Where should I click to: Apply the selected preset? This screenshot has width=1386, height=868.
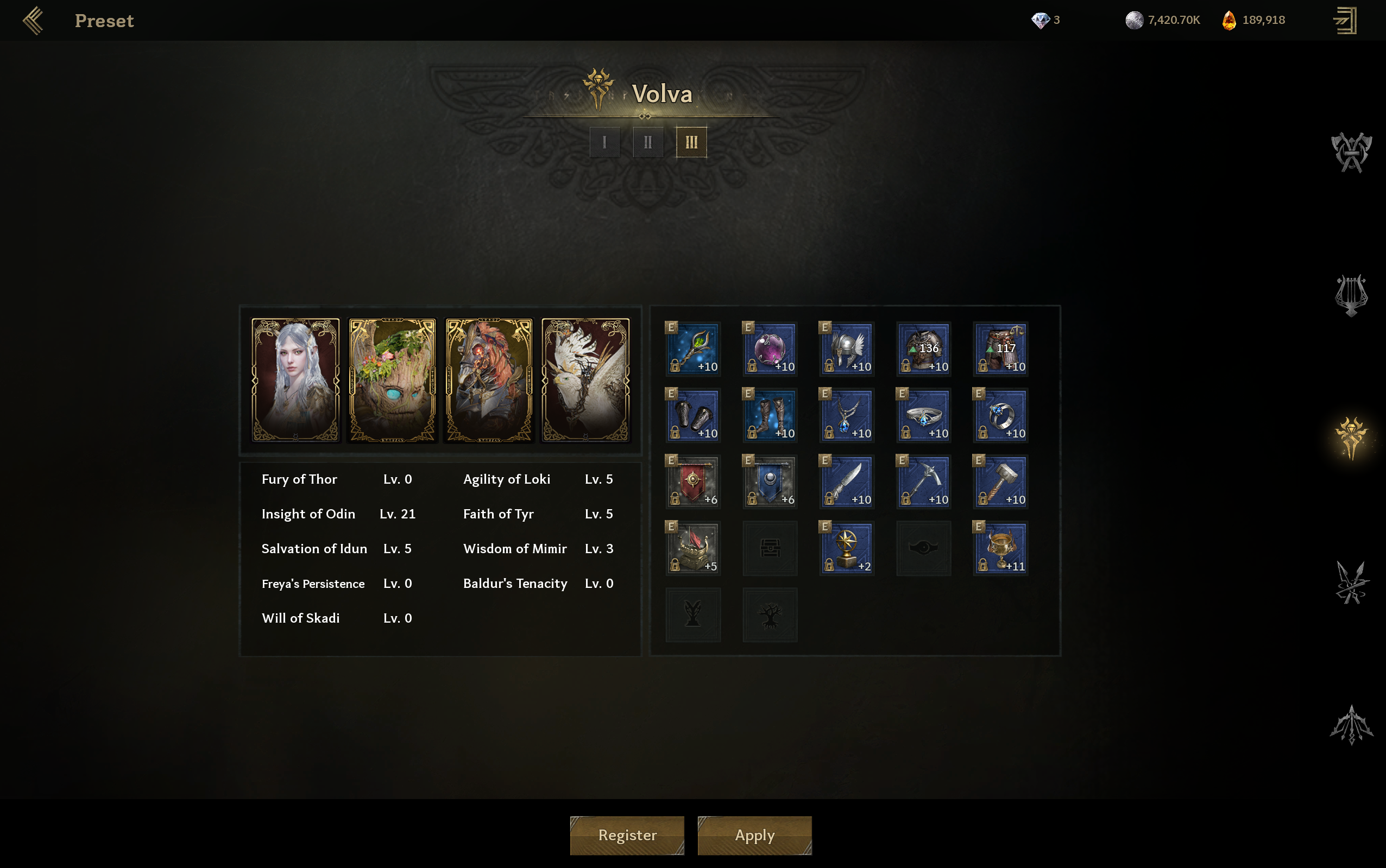click(754, 835)
